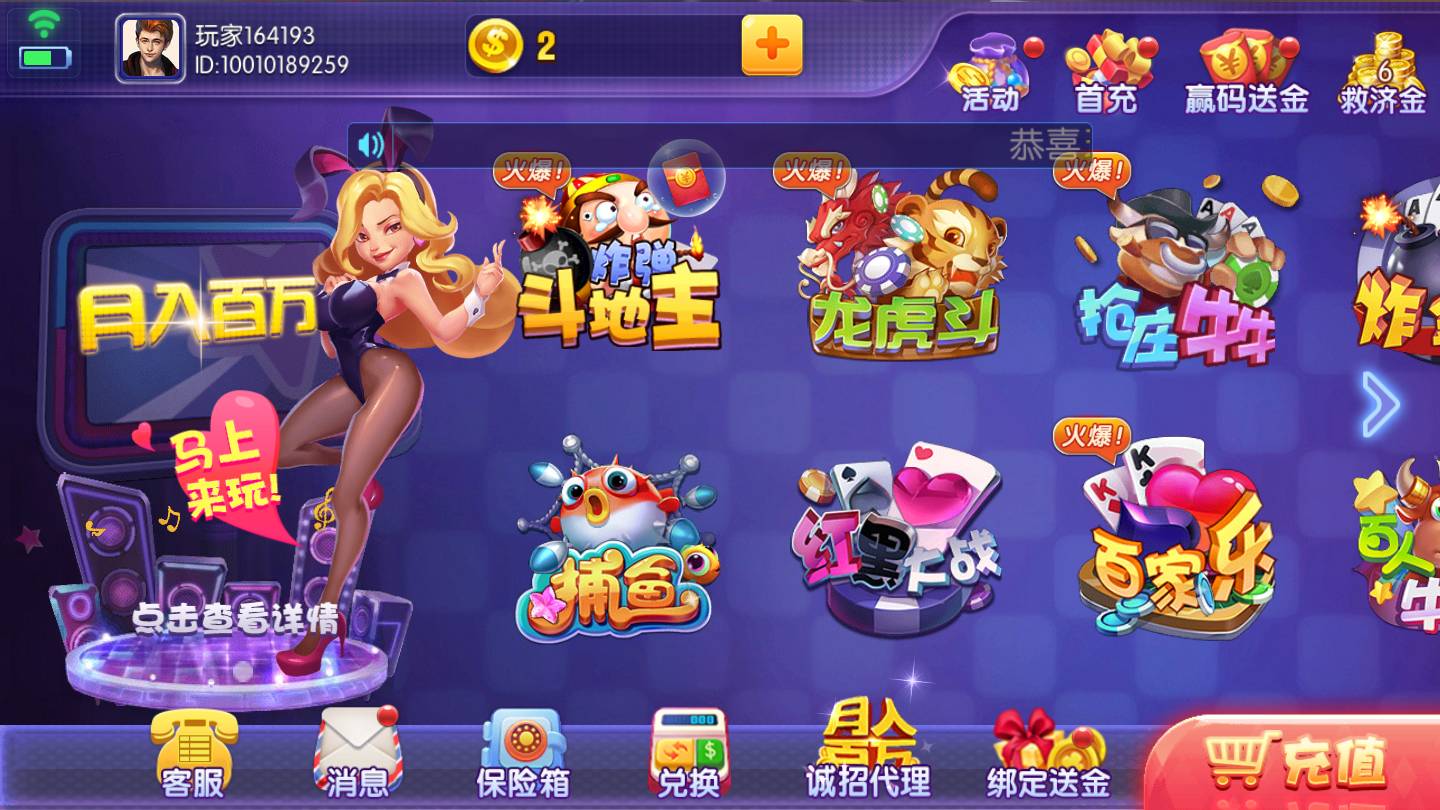Screen dimensions: 1440x810
Task: Click 点击查看详情 banner link
Action: coord(237,617)
